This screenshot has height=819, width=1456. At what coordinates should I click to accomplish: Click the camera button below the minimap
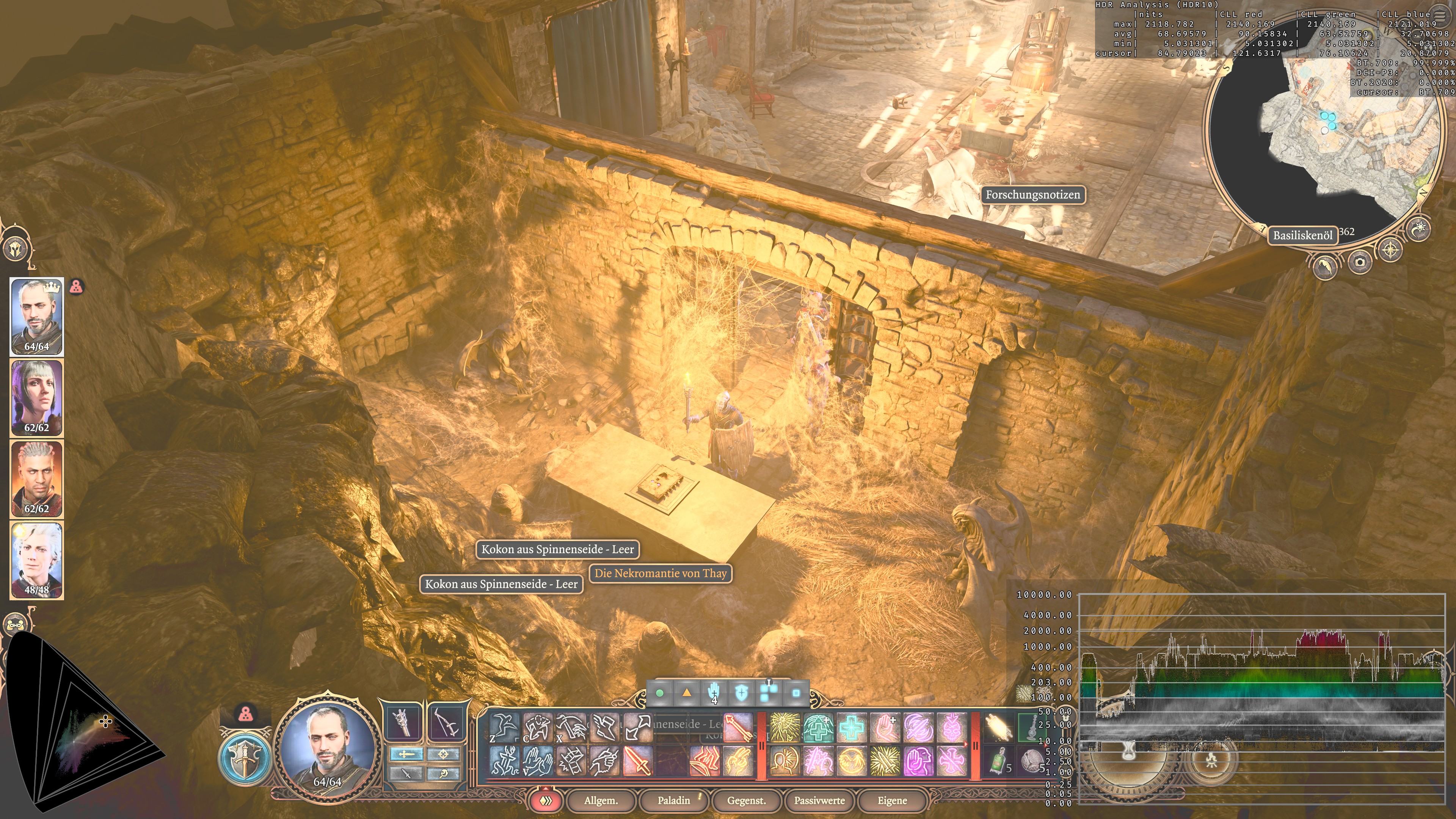[1359, 262]
